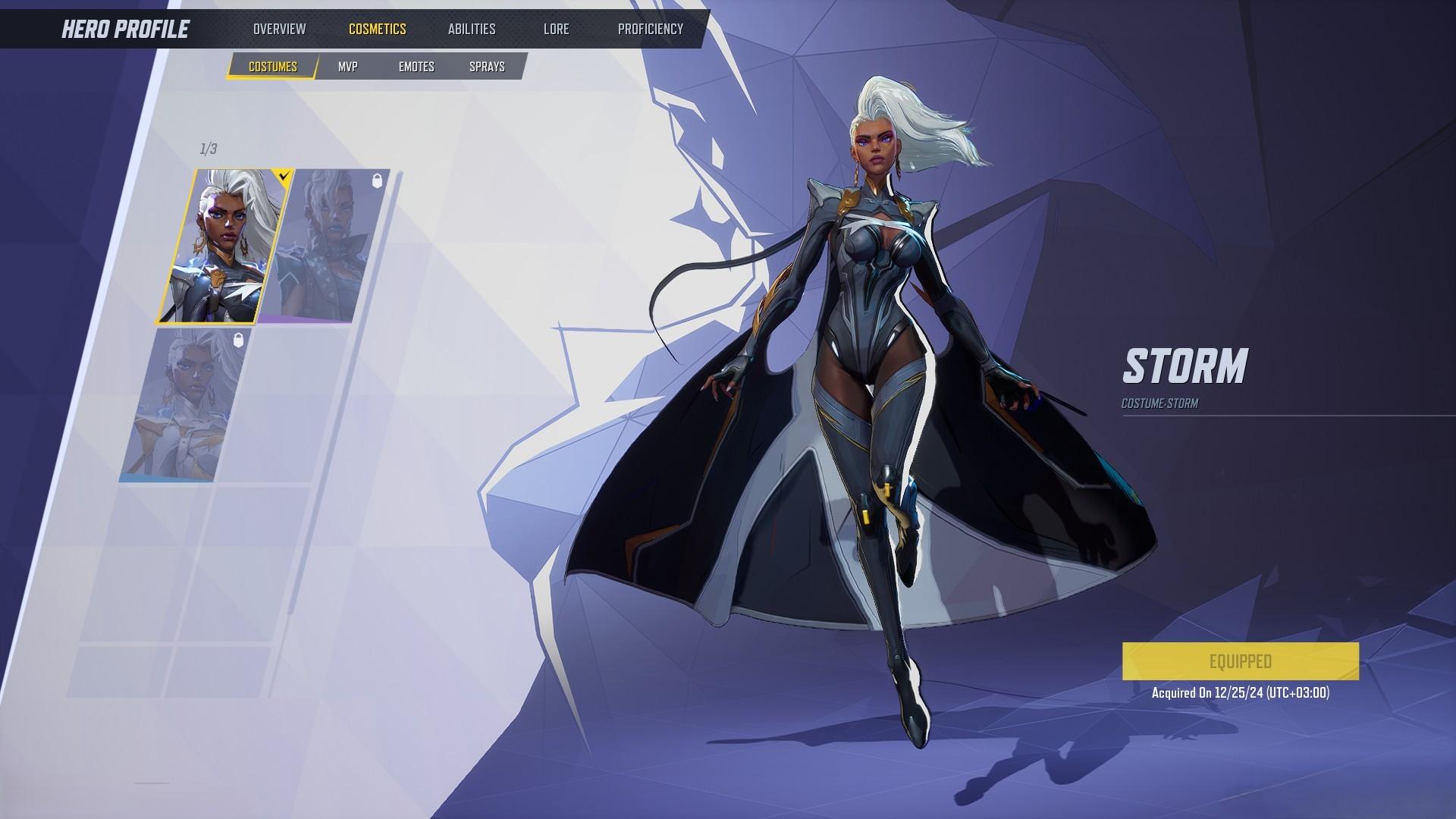
Task: Open the Abilities tab
Action: 472,29
